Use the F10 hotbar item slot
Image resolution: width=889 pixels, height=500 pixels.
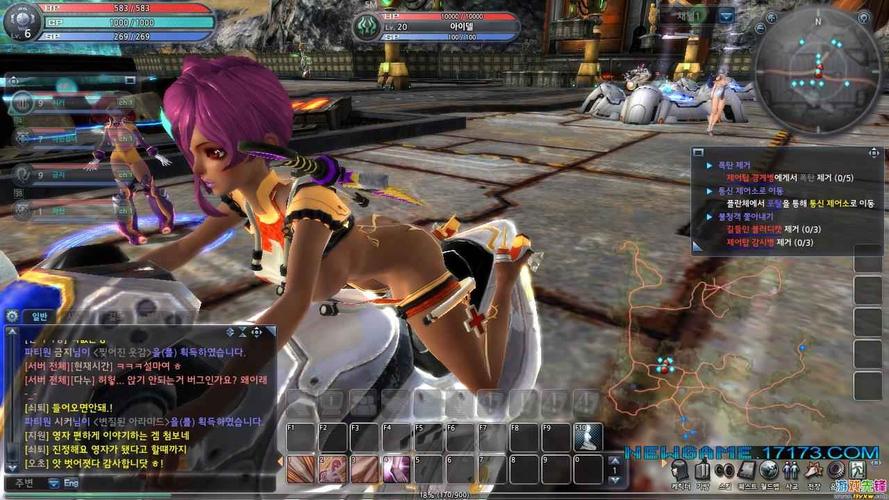point(588,437)
